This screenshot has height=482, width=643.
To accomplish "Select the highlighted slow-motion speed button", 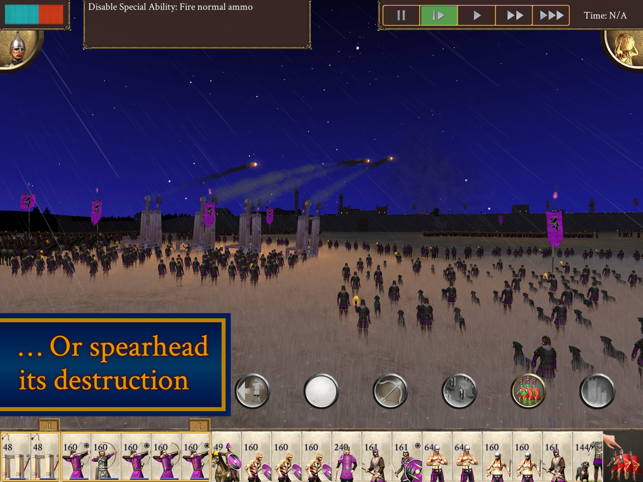I will coord(438,16).
